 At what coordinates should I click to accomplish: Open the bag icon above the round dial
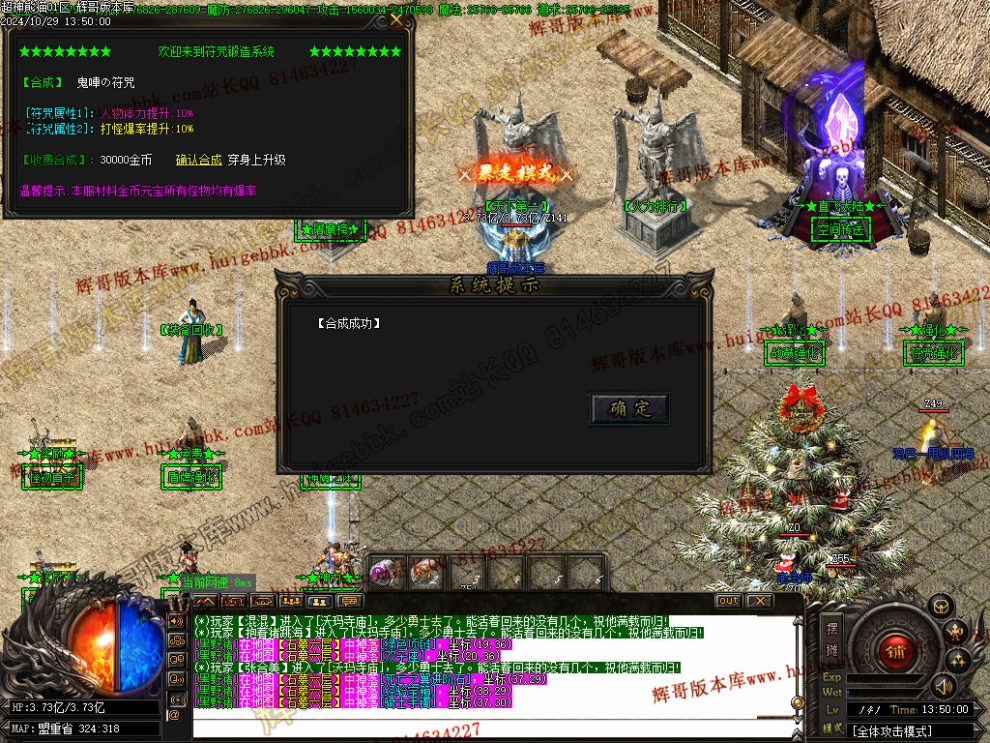click(x=940, y=606)
